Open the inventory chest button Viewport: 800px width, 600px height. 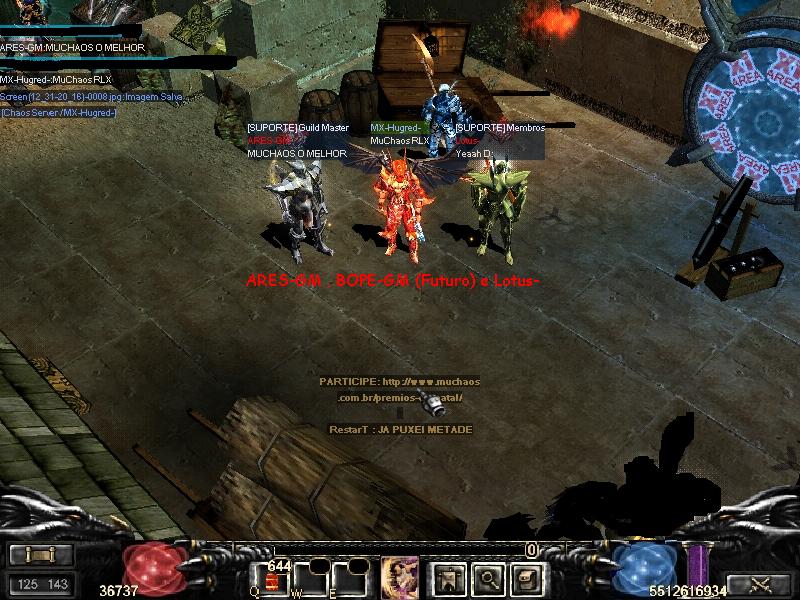[526, 577]
